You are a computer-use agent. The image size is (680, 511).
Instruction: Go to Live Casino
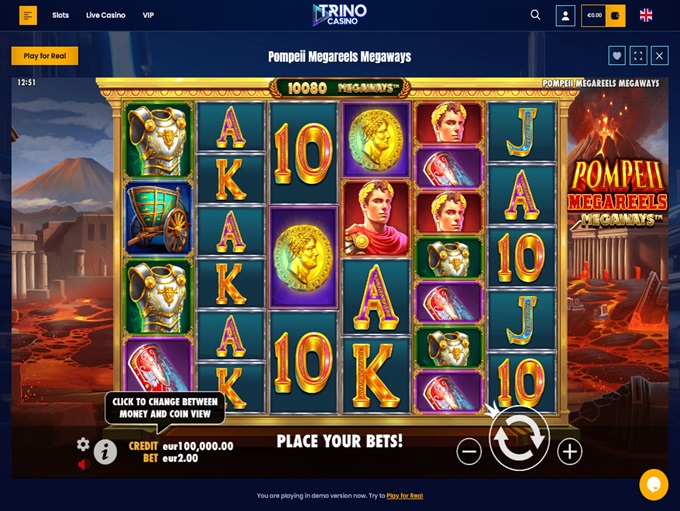(x=106, y=16)
